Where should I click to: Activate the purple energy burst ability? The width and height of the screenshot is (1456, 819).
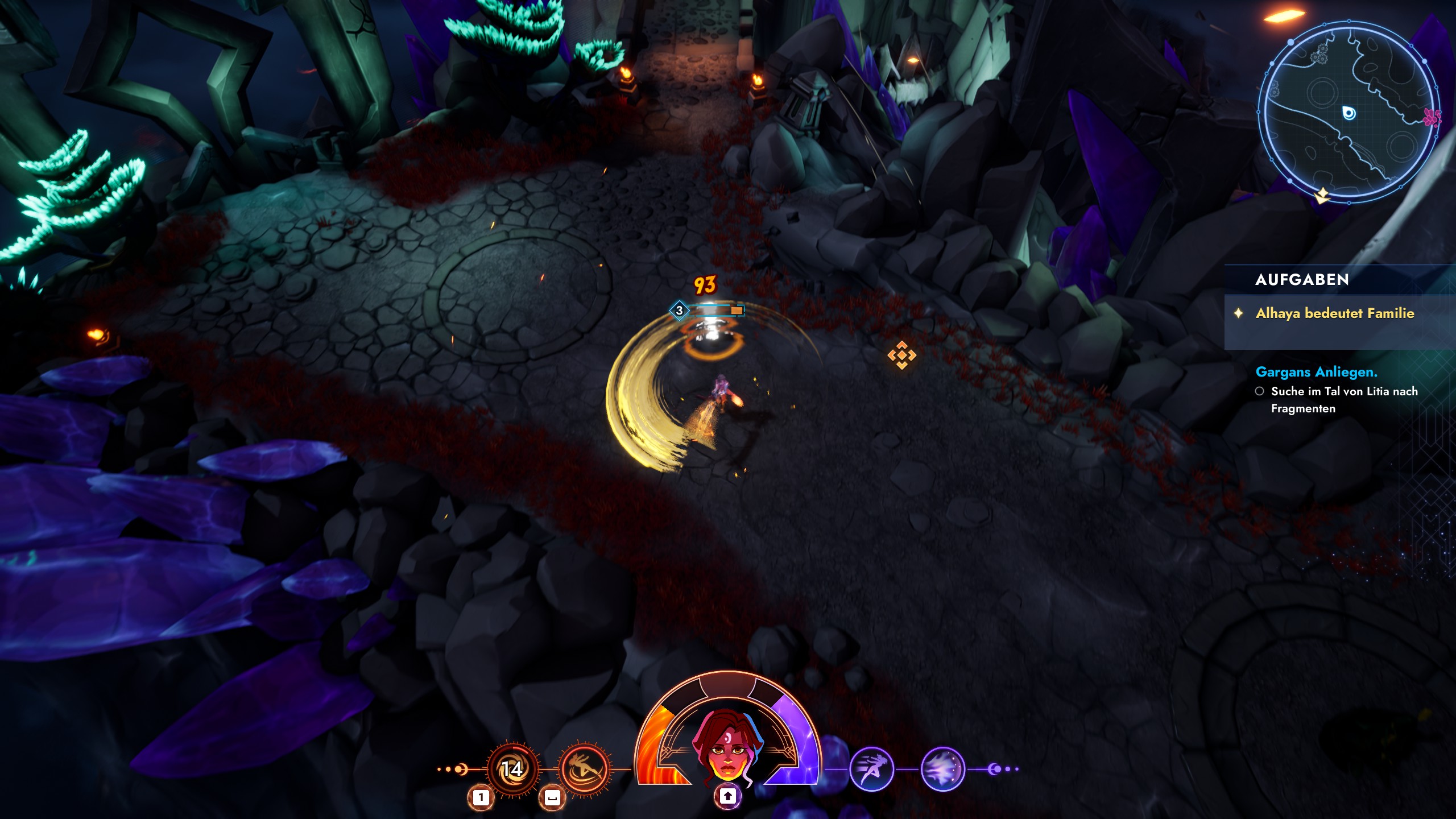click(942, 769)
